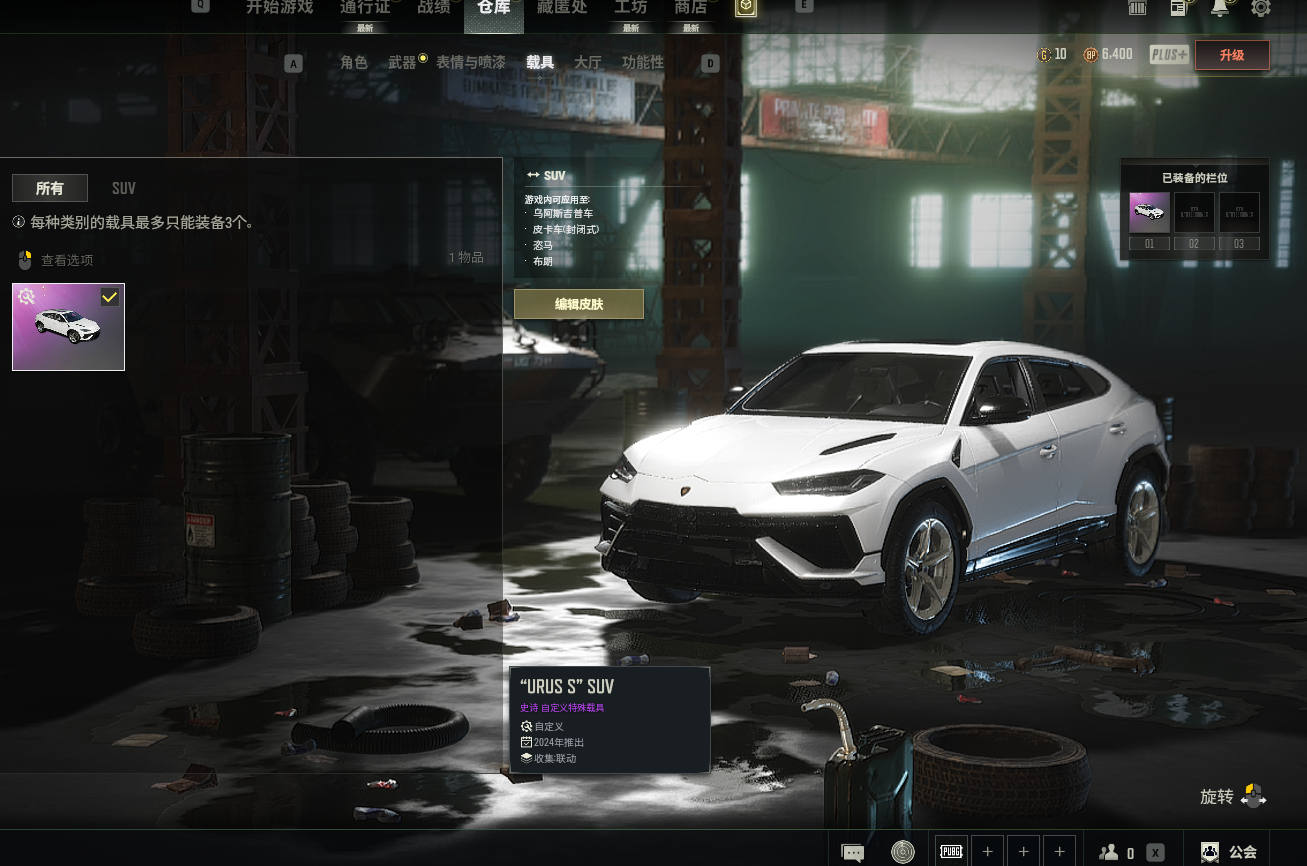Open the 商店 store page

tap(690, 8)
